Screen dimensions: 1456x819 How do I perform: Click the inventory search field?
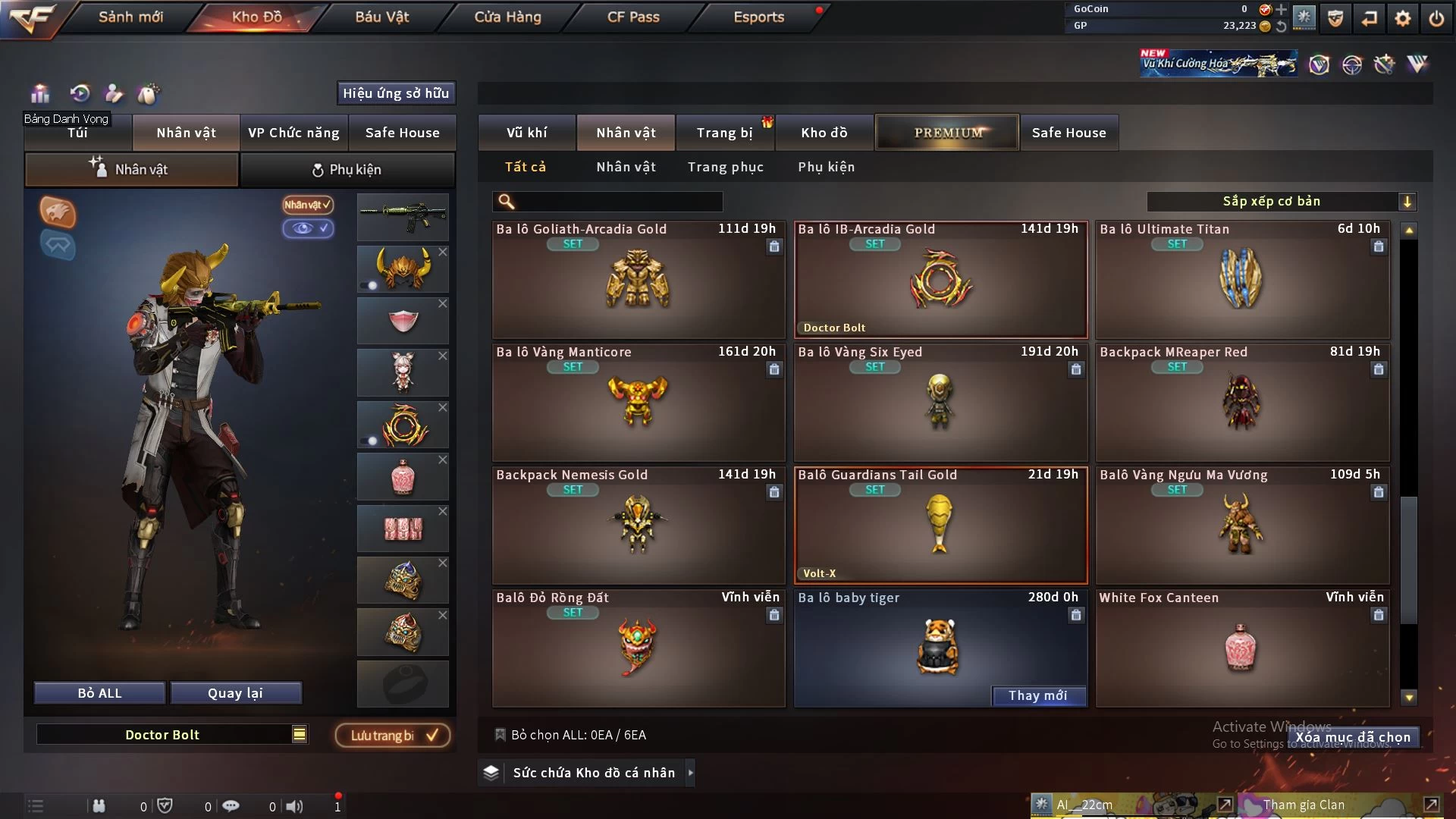618,202
